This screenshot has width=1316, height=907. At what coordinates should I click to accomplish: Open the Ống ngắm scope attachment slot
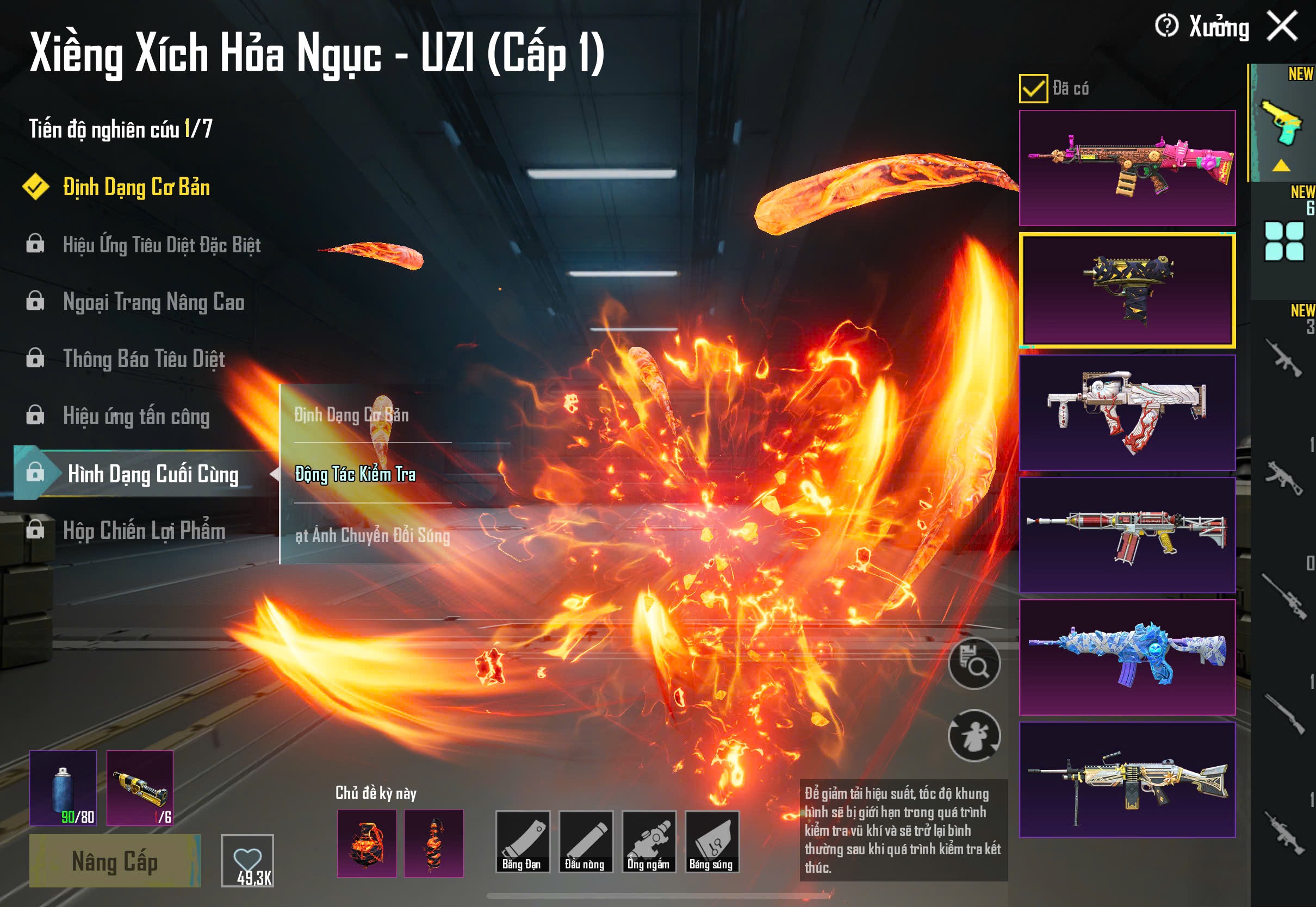click(x=648, y=842)
